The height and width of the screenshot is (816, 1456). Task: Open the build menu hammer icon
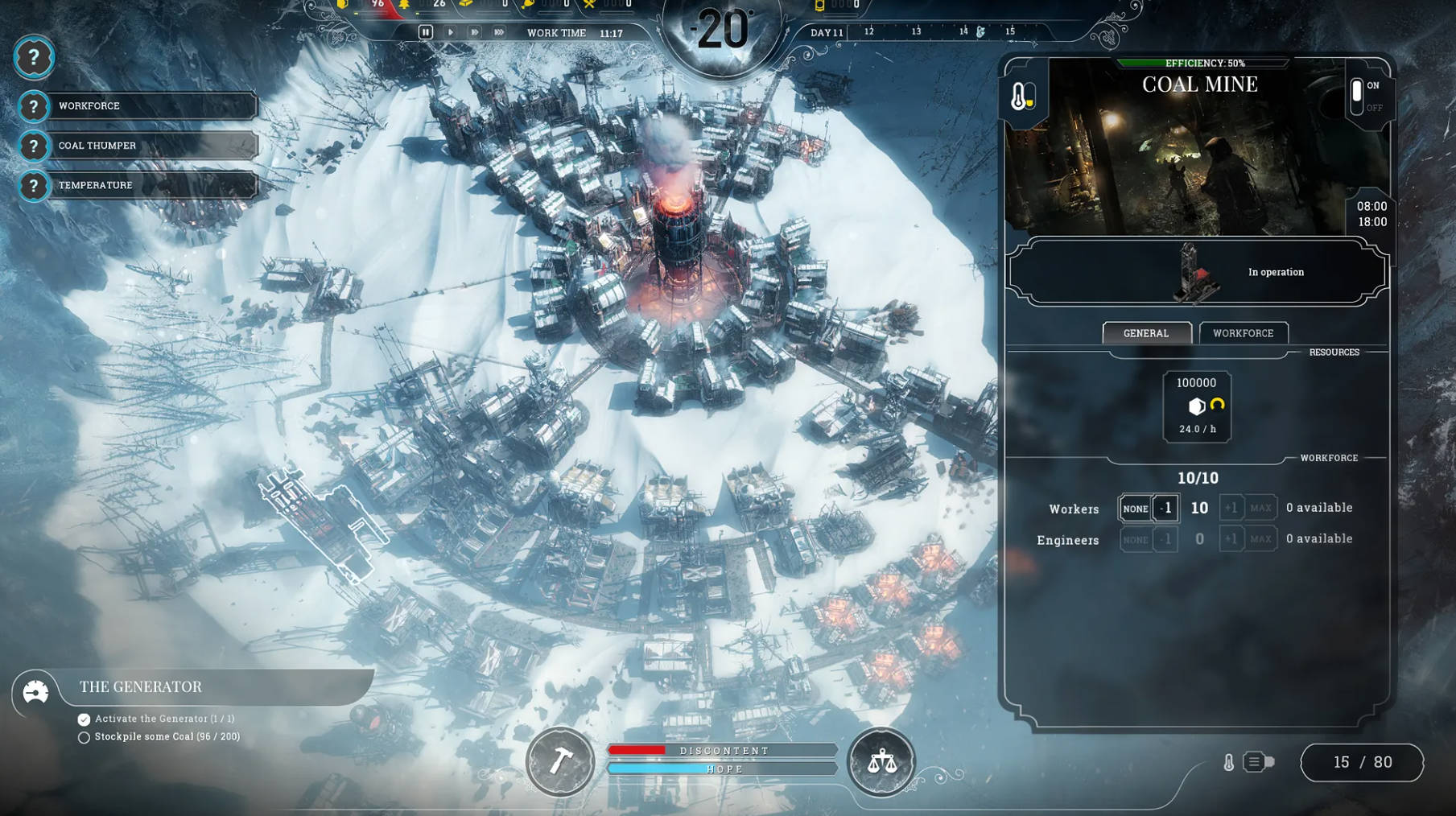tap(561, 763)
